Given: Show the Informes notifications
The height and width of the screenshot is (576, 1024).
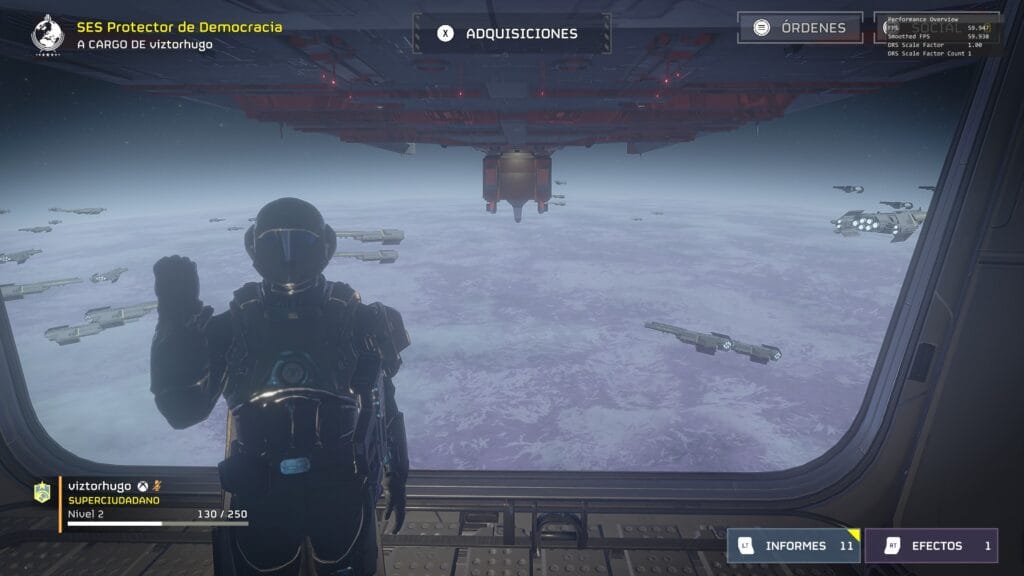Looking at the screenshot, I should click(793, 546).
